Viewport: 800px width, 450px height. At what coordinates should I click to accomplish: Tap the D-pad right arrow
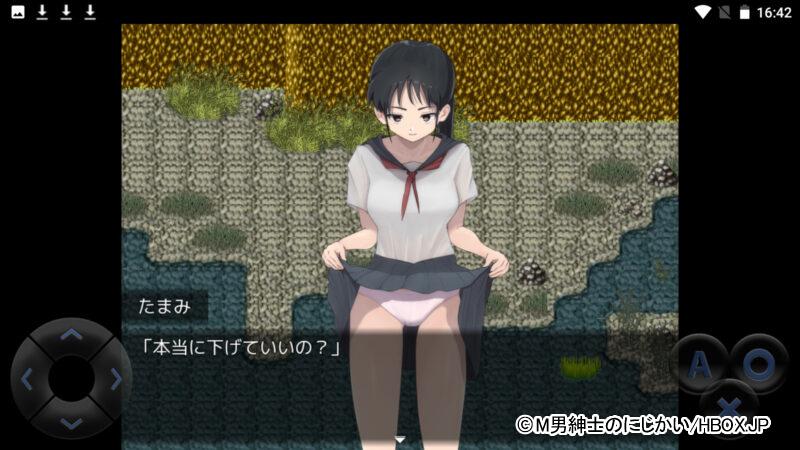(115, 379)
